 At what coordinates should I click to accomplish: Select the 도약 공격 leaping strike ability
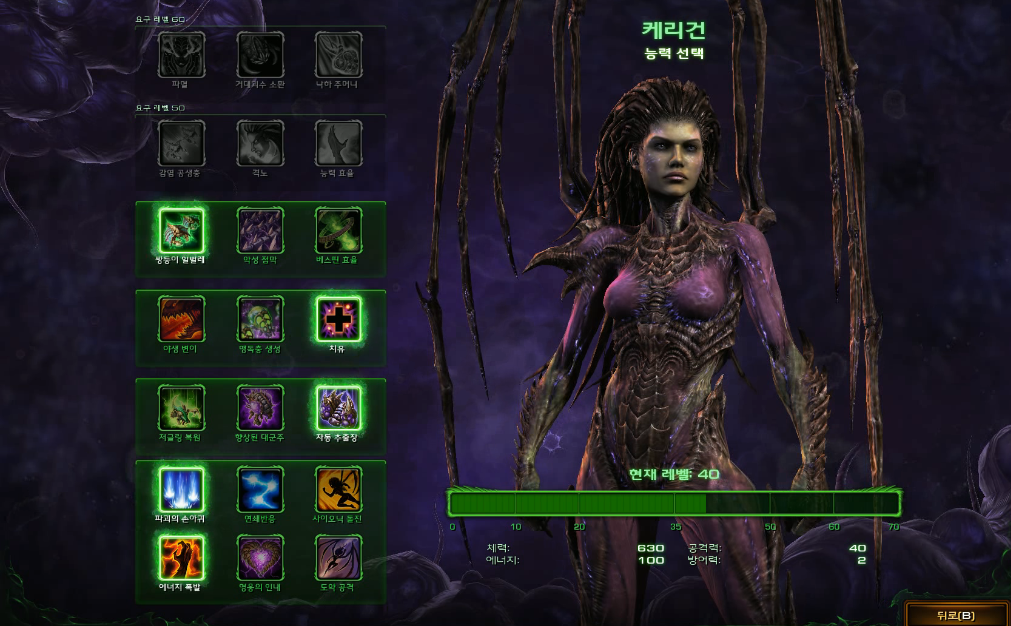click(338, 557)
